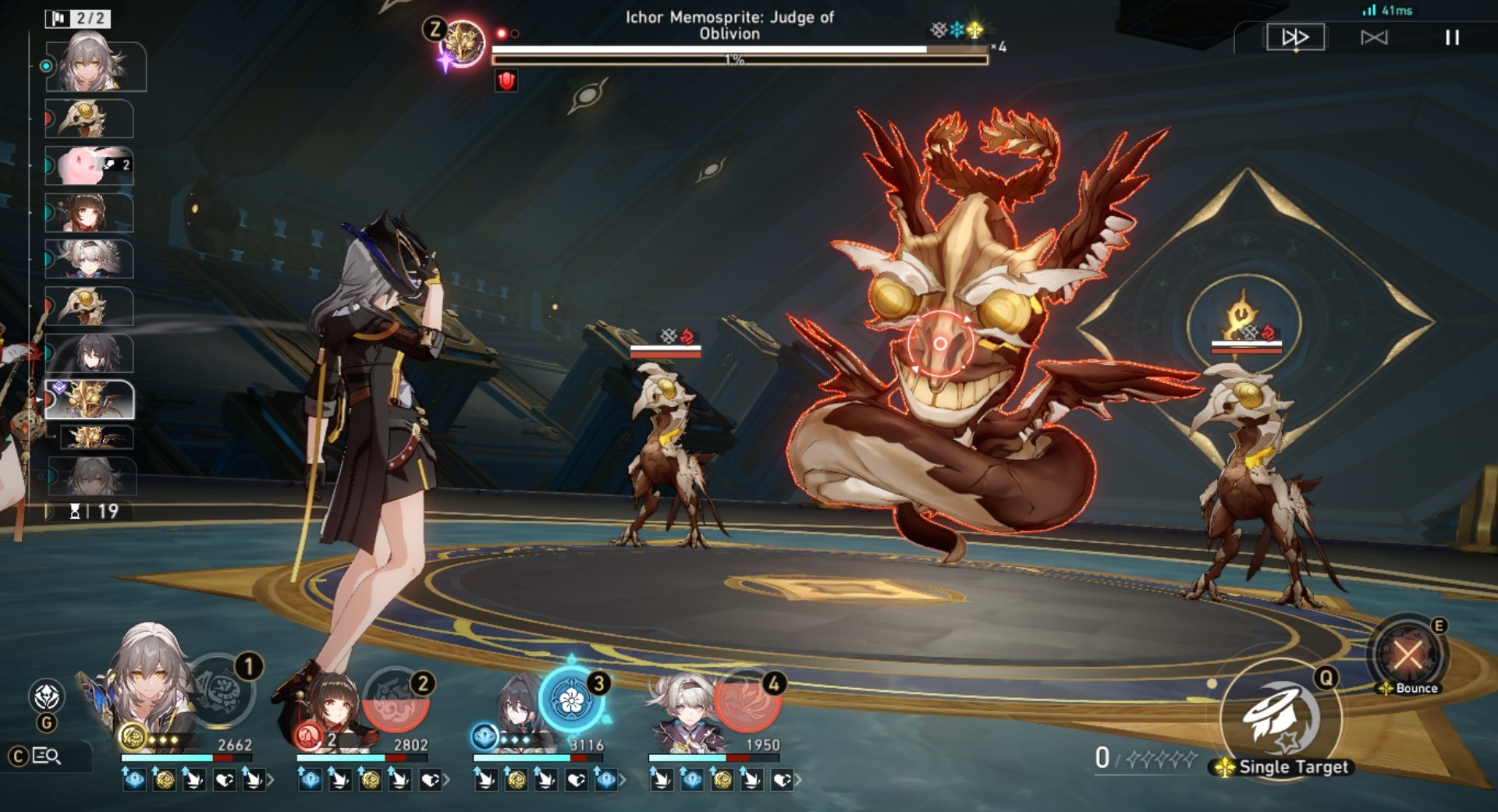Pause the battle
Viewport: 1498px width, 812px height.
[x=1451, y=37]
